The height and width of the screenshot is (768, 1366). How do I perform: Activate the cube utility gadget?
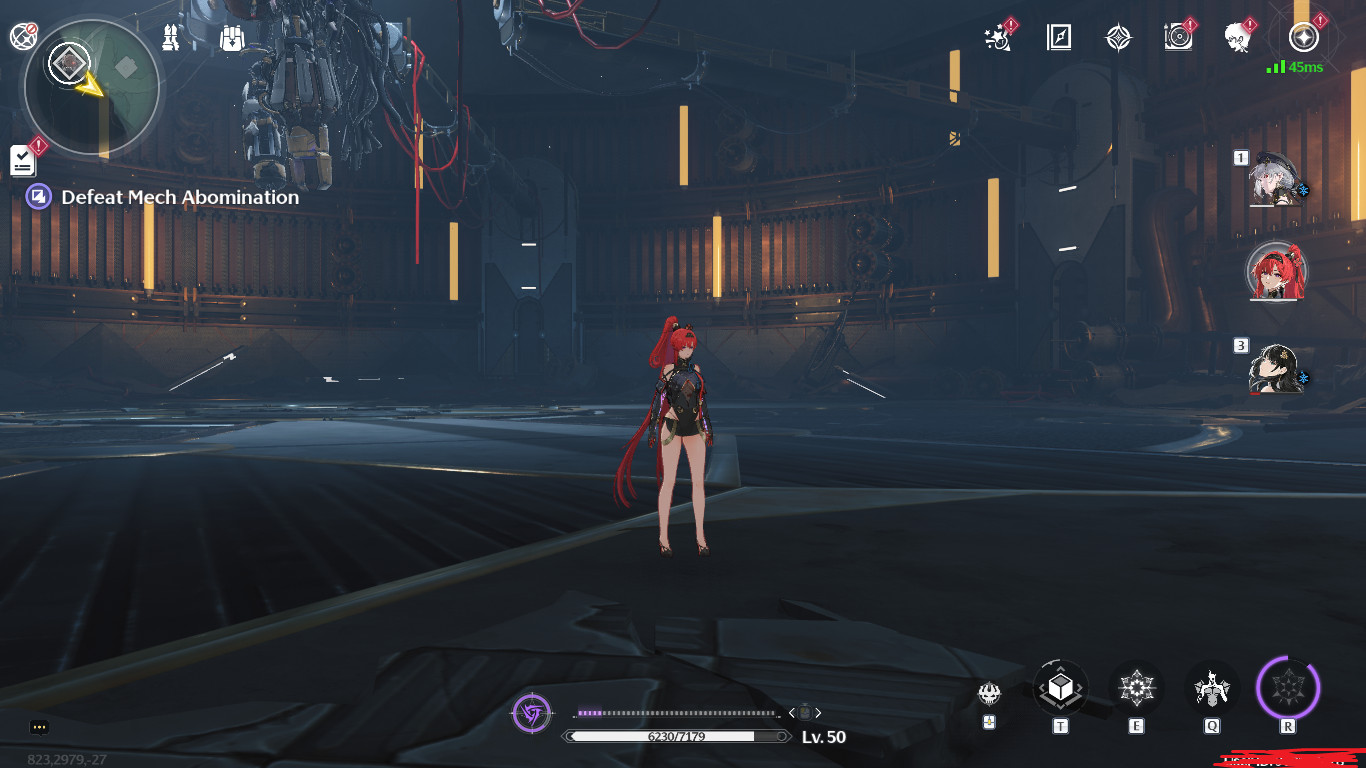(x=1060, y=688)
